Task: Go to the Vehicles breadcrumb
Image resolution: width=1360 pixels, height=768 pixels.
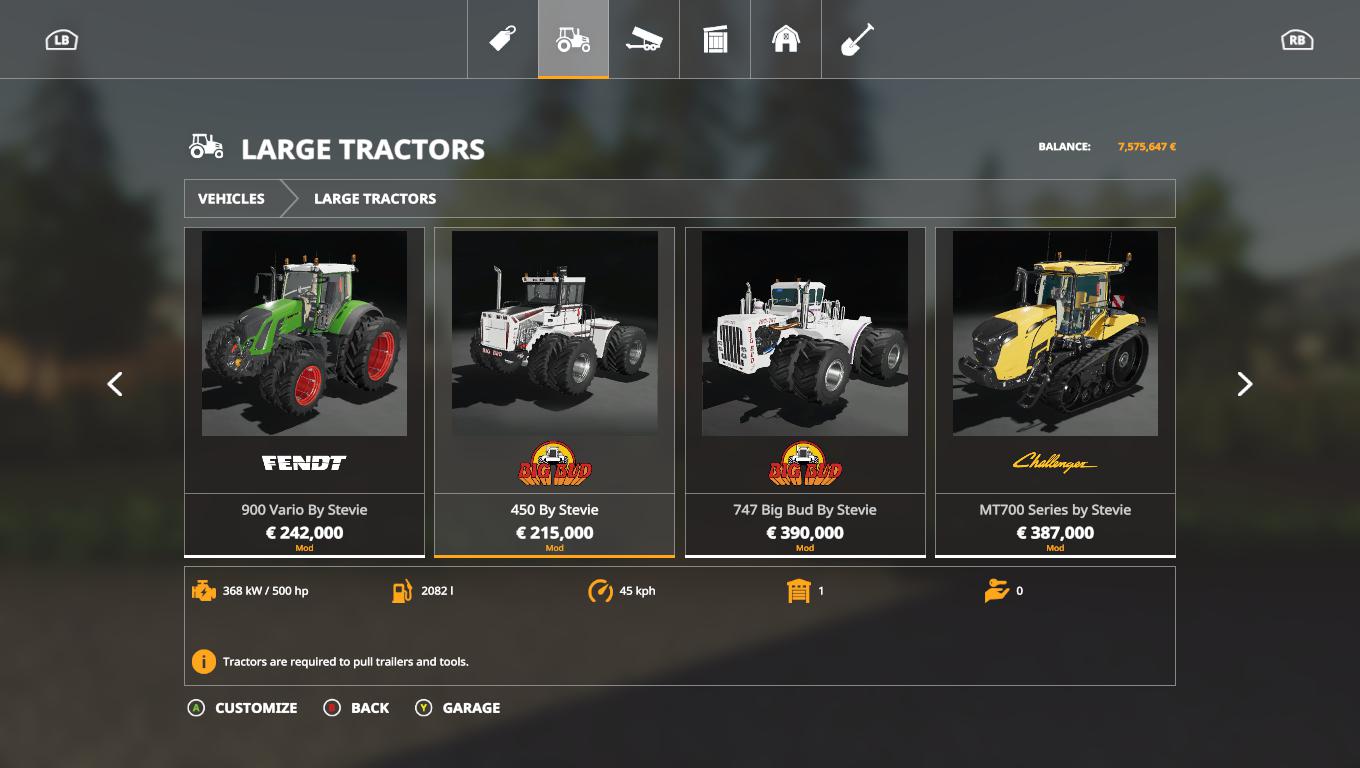Action: coord(231,198)
